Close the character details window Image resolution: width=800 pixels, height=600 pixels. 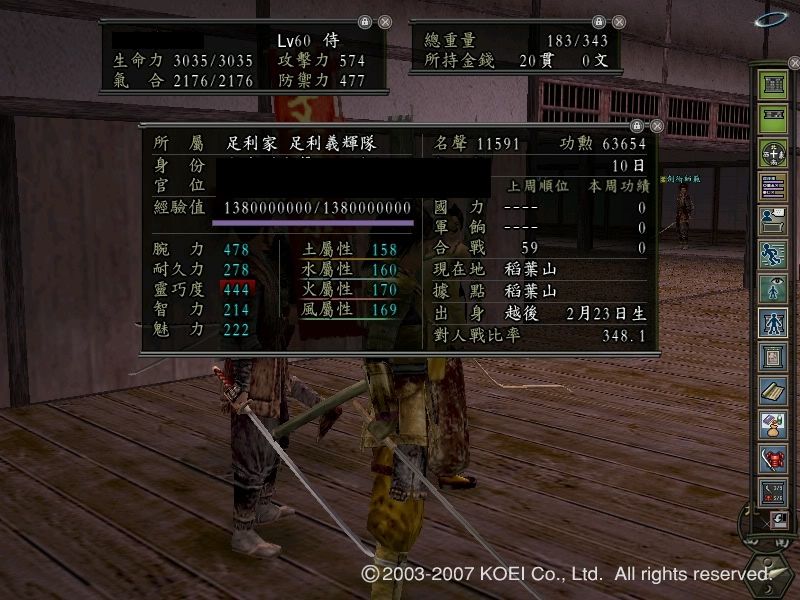click(657, 126)
